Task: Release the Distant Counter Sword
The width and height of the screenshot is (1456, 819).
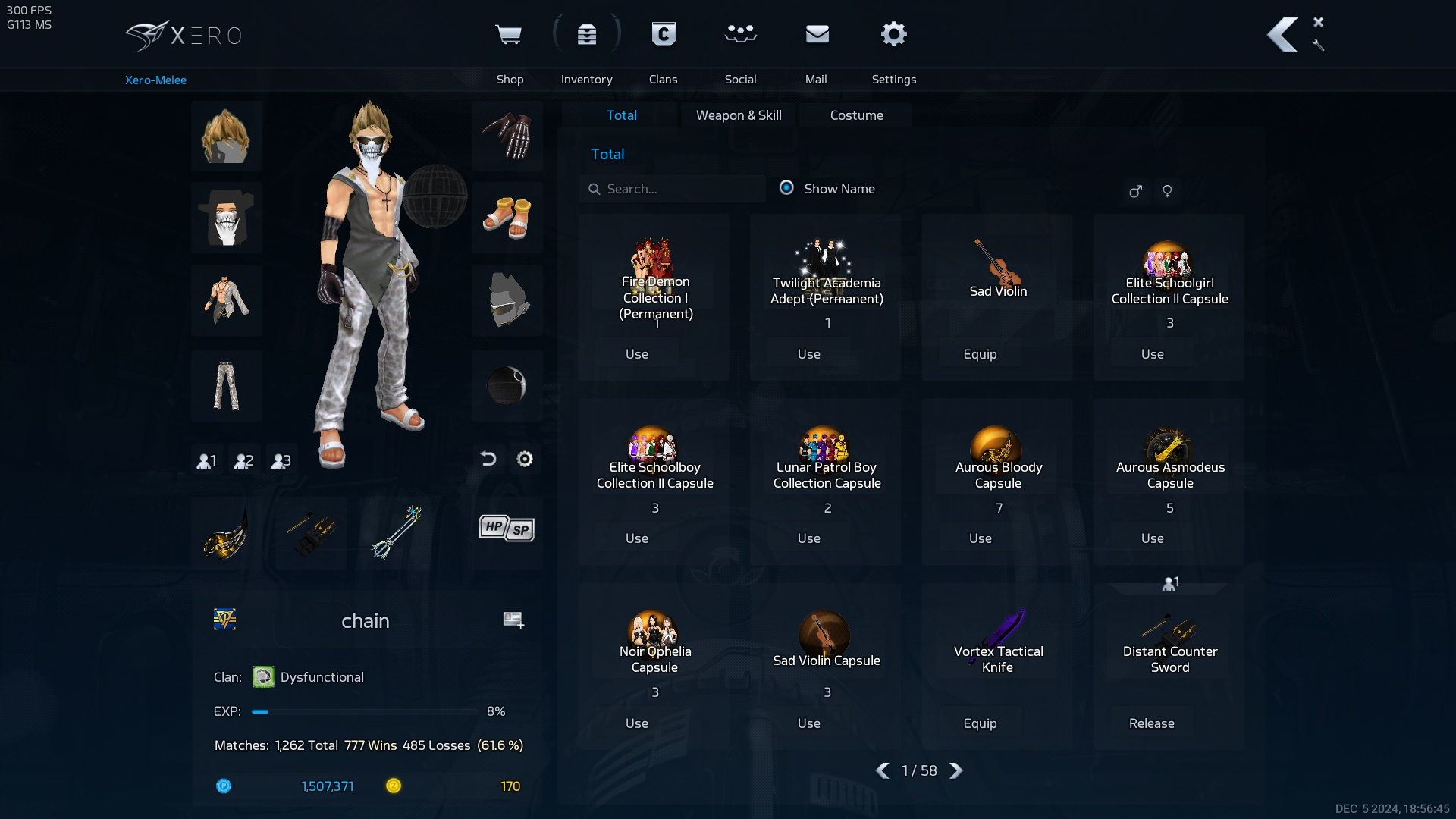Action: (x=1151, y=723)
